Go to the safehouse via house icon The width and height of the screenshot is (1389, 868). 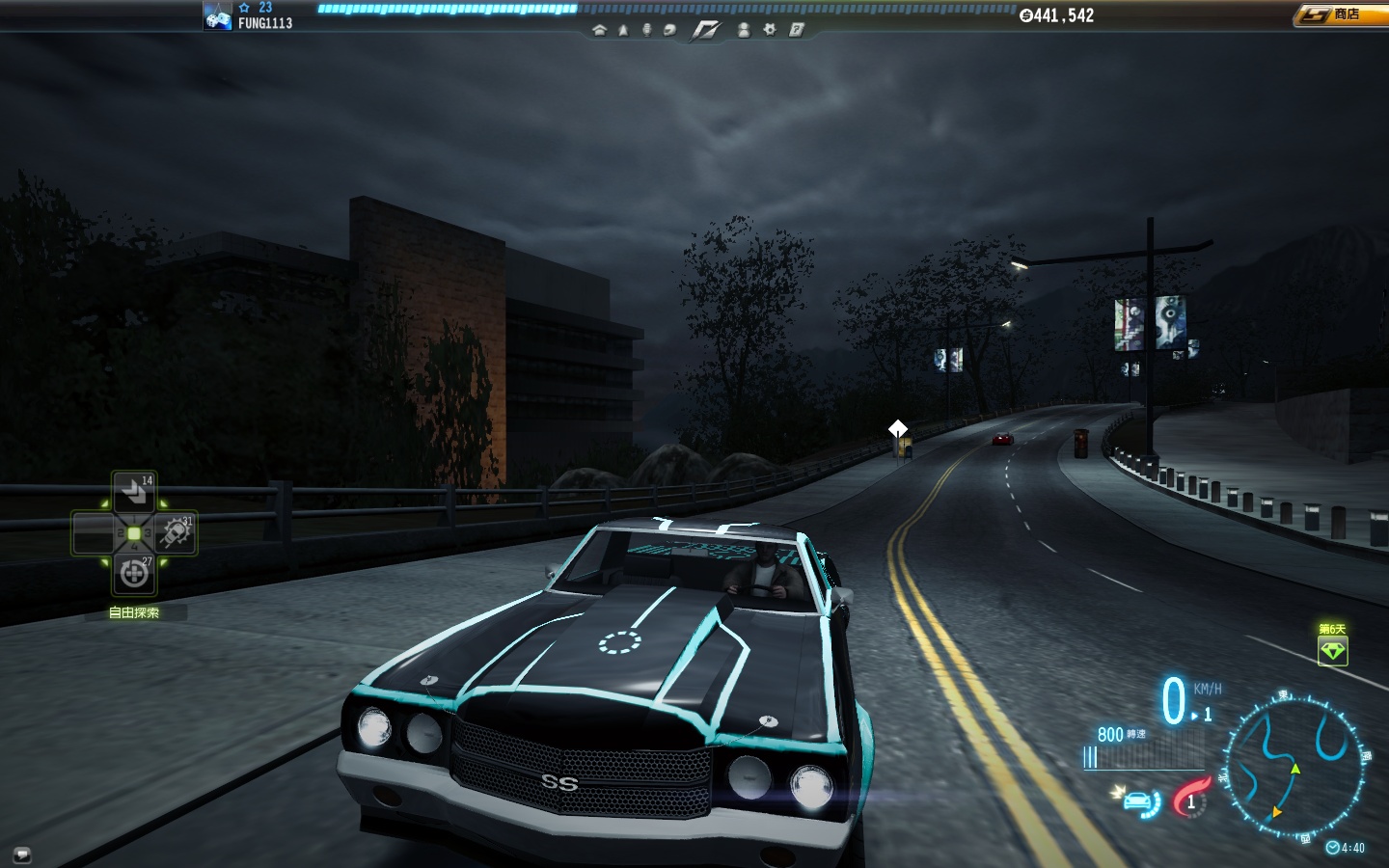tap(599, 30)
